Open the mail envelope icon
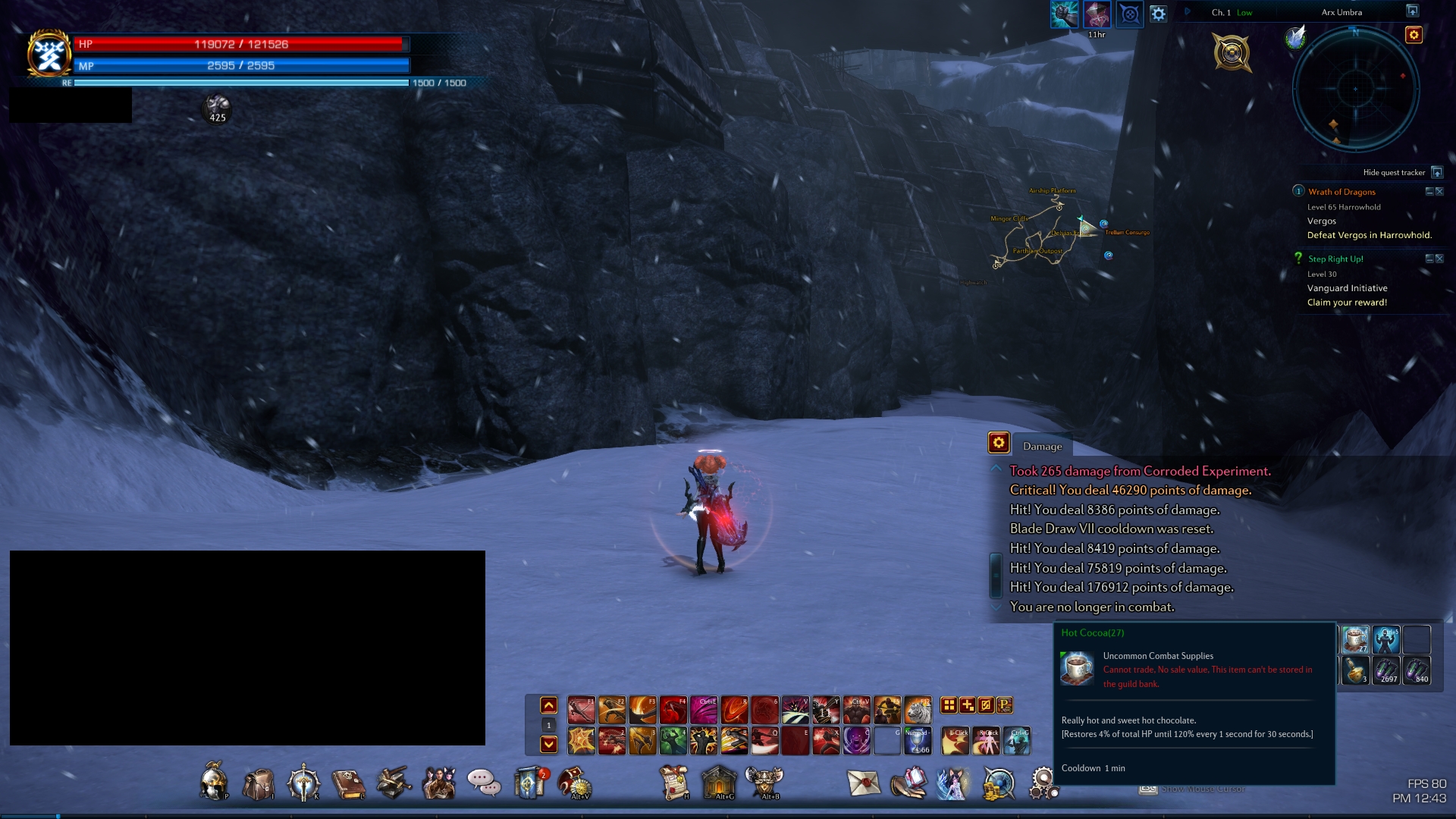This screenshot has width=1456, height=819. 863,783
